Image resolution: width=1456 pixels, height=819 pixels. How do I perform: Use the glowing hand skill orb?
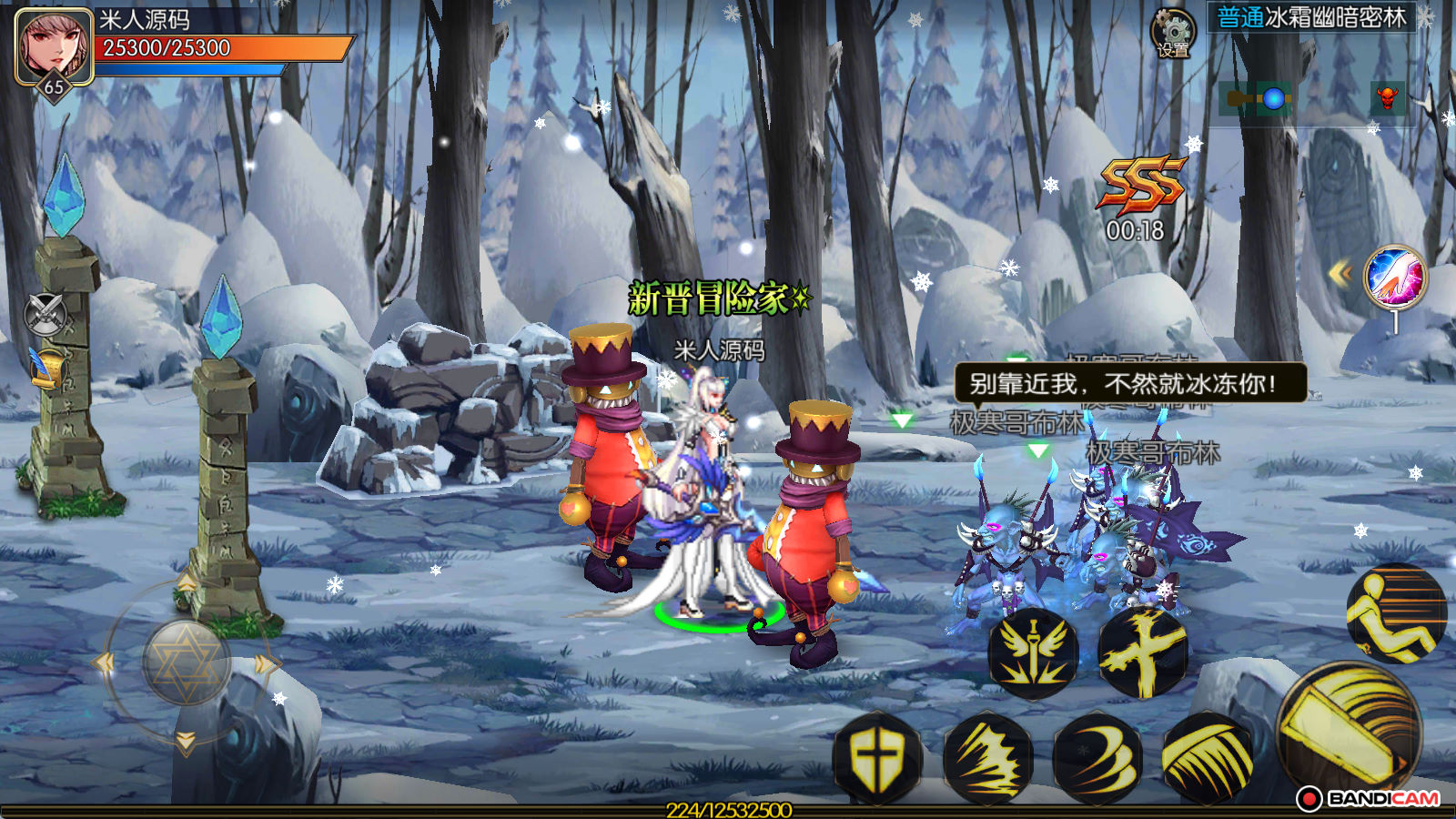pos(1395,278)
